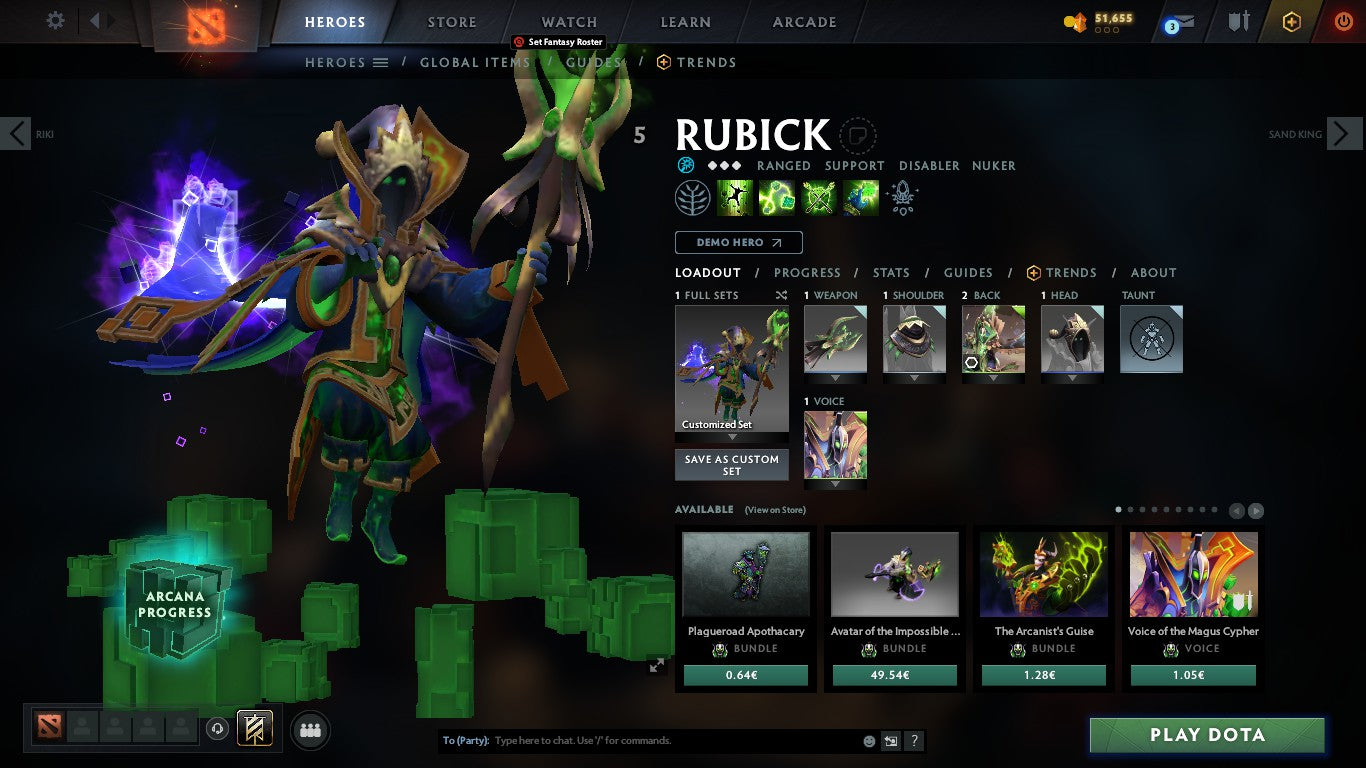Click the DEMO HERO button

738,242
